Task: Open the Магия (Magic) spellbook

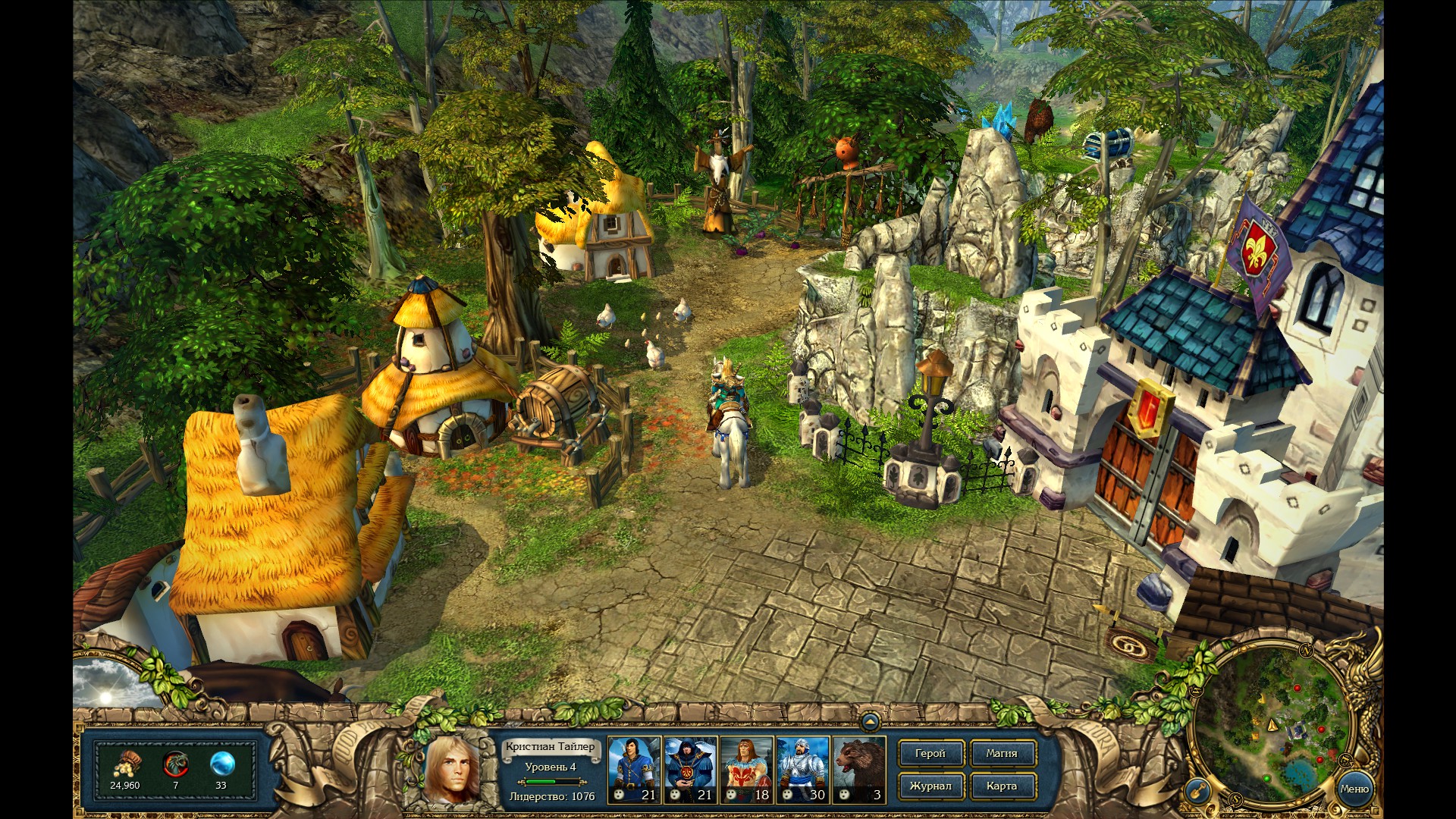Action: click(1002, 754)
